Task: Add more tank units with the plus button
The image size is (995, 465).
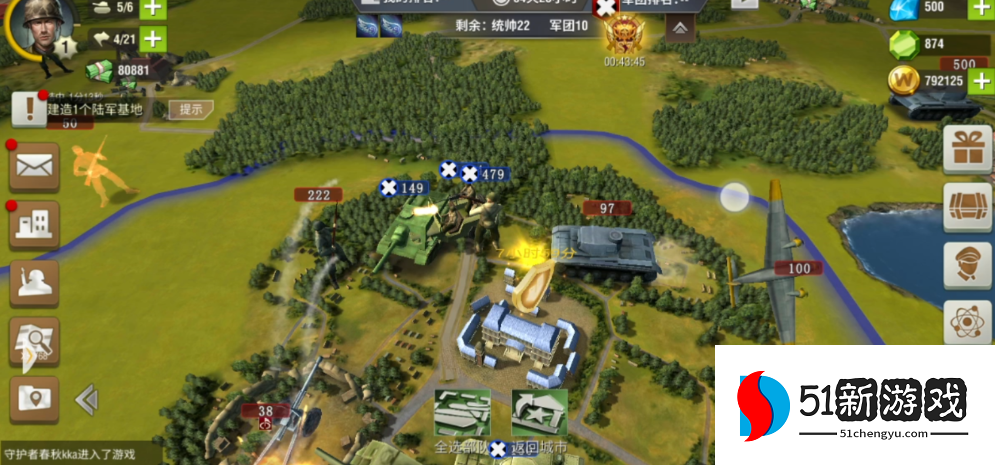Action: pos(153,8)
